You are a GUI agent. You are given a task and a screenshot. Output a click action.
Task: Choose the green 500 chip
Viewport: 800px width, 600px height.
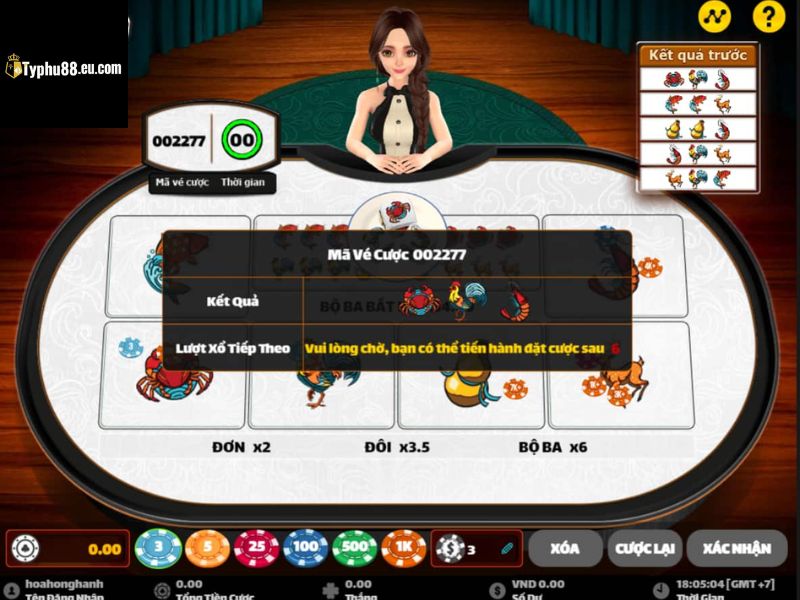pos(355,548)
